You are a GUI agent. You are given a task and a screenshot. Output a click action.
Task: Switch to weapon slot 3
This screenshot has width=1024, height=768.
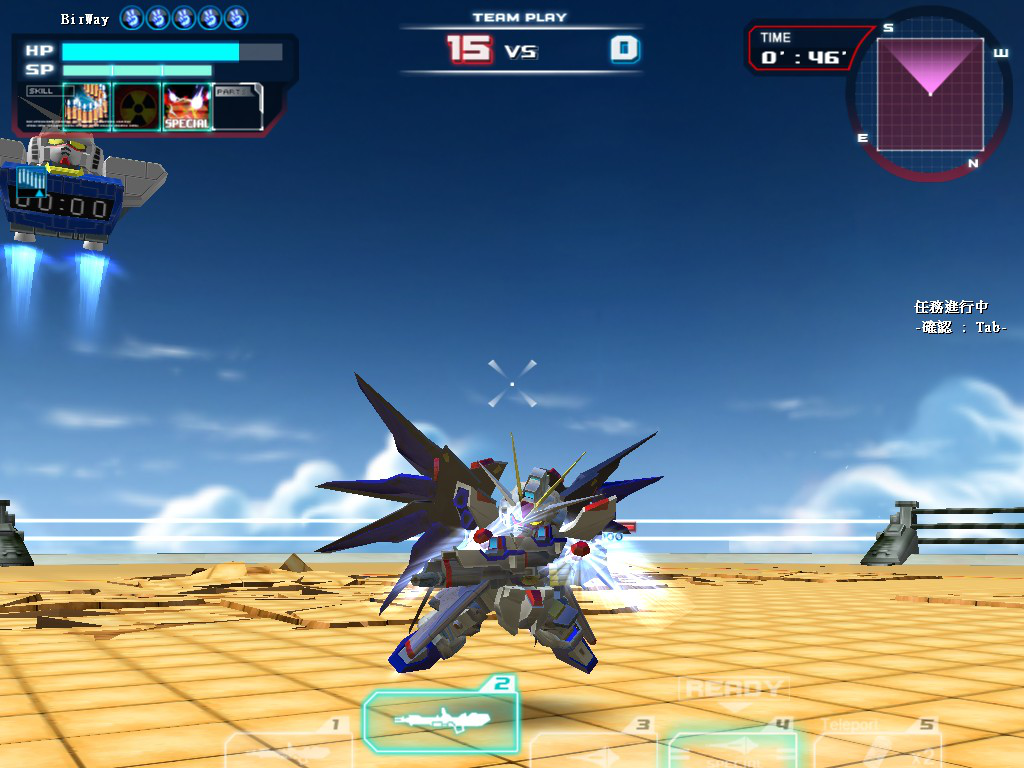click(x=592, y=748)
